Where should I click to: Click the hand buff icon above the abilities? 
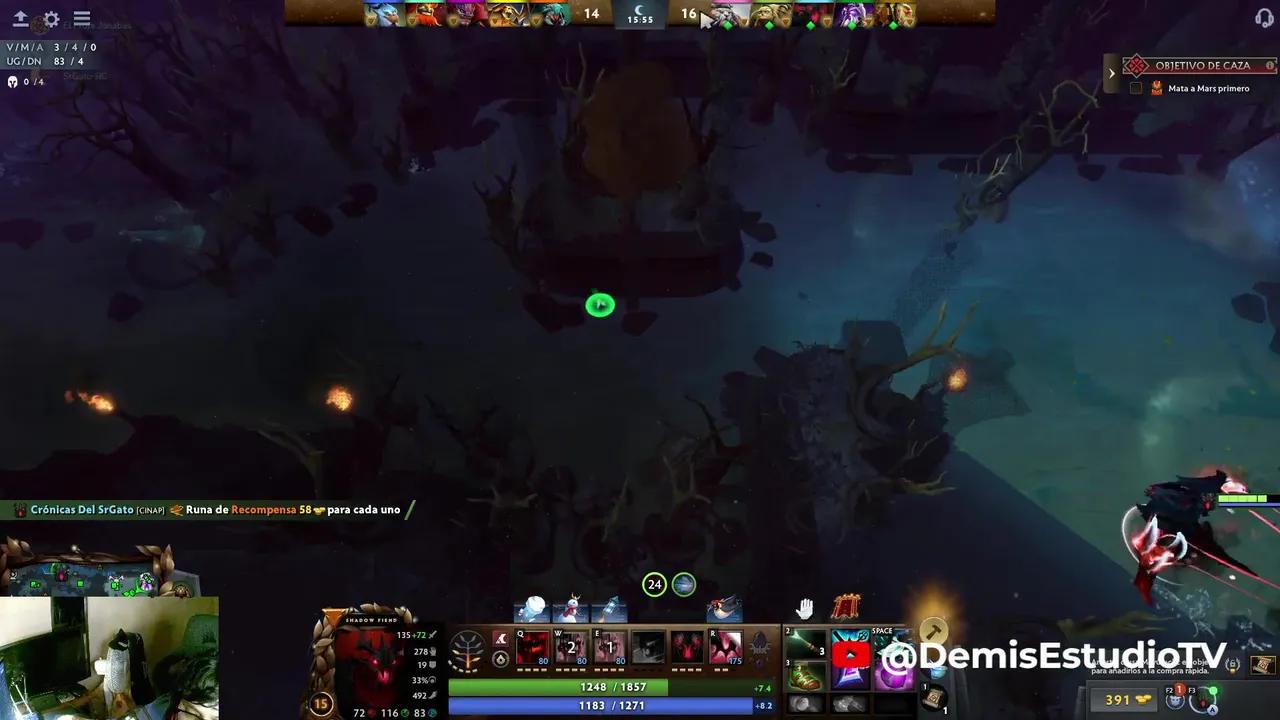[x=804, y=607]
